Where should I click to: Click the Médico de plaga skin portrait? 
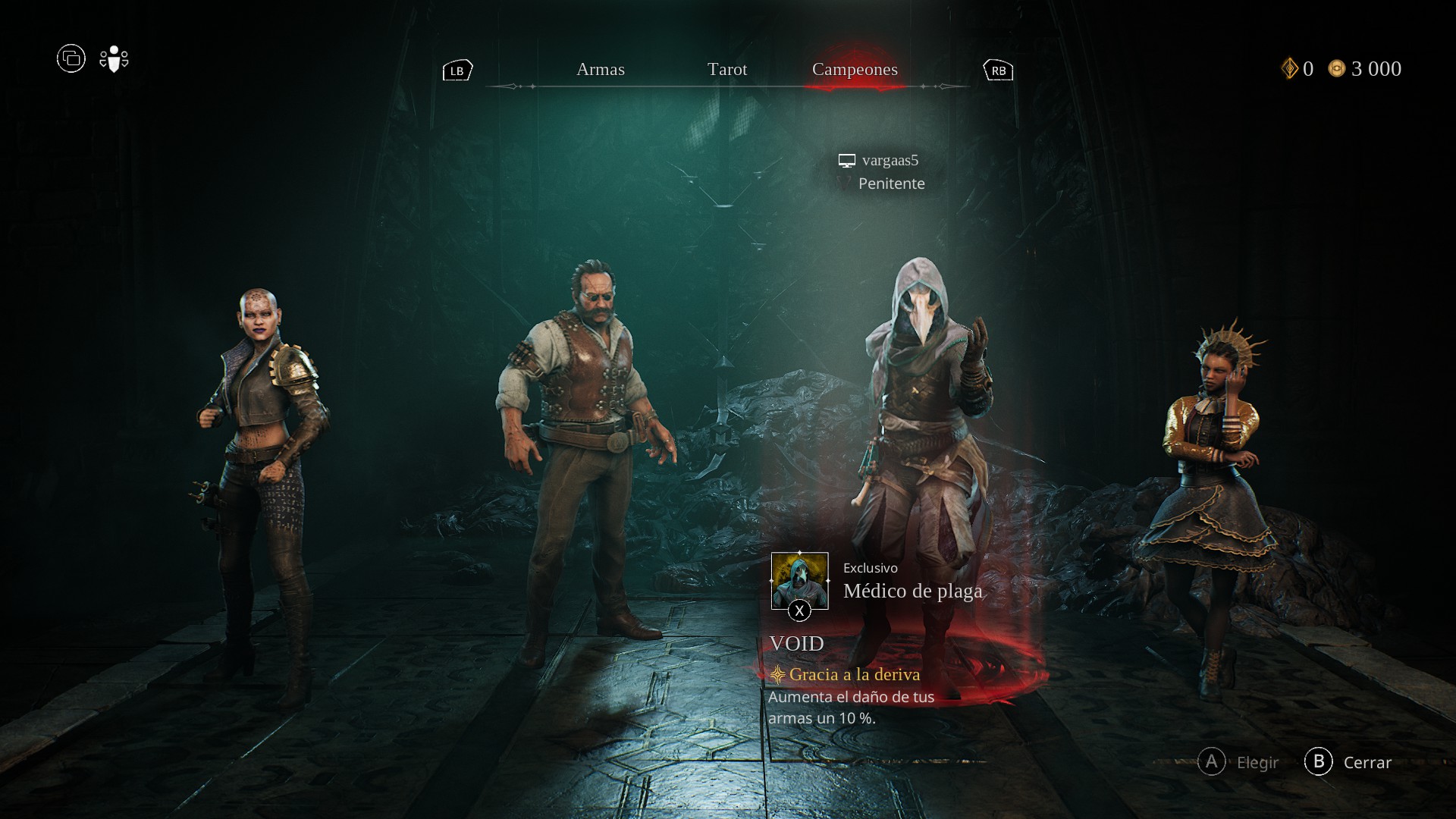(799, 581)
